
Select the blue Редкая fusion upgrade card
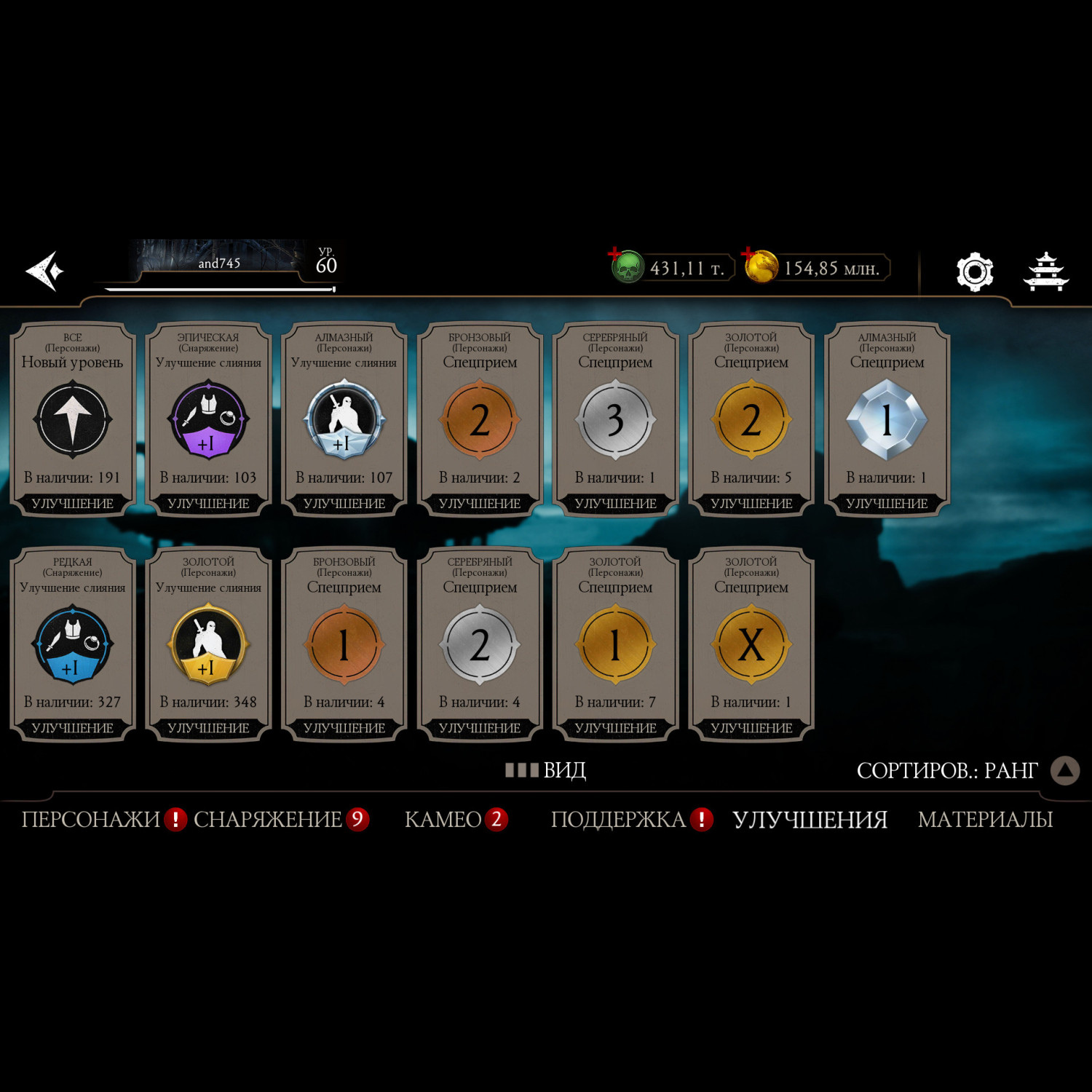pos(73,644)
